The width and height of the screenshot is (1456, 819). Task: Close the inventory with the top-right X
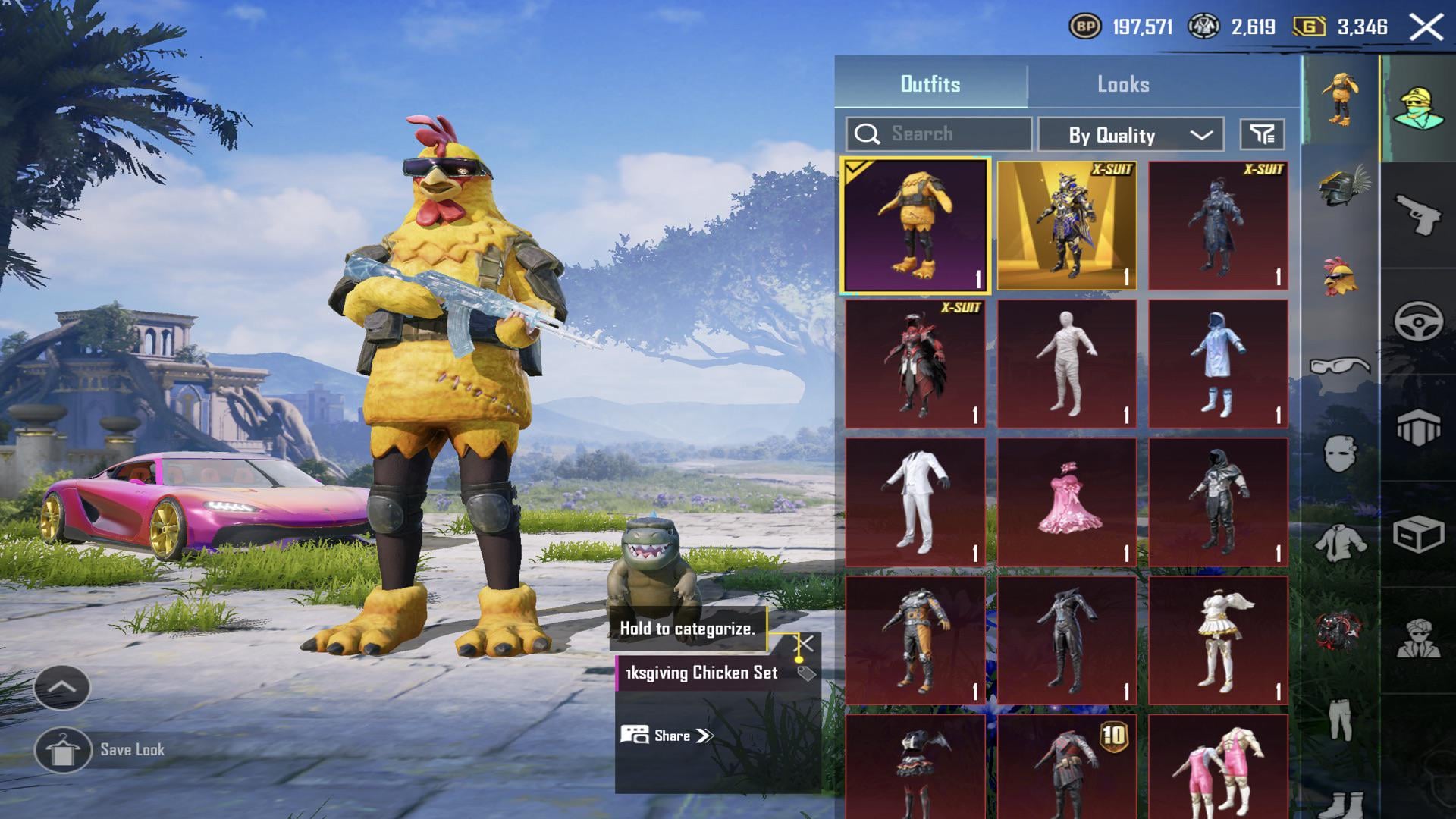1426,28
